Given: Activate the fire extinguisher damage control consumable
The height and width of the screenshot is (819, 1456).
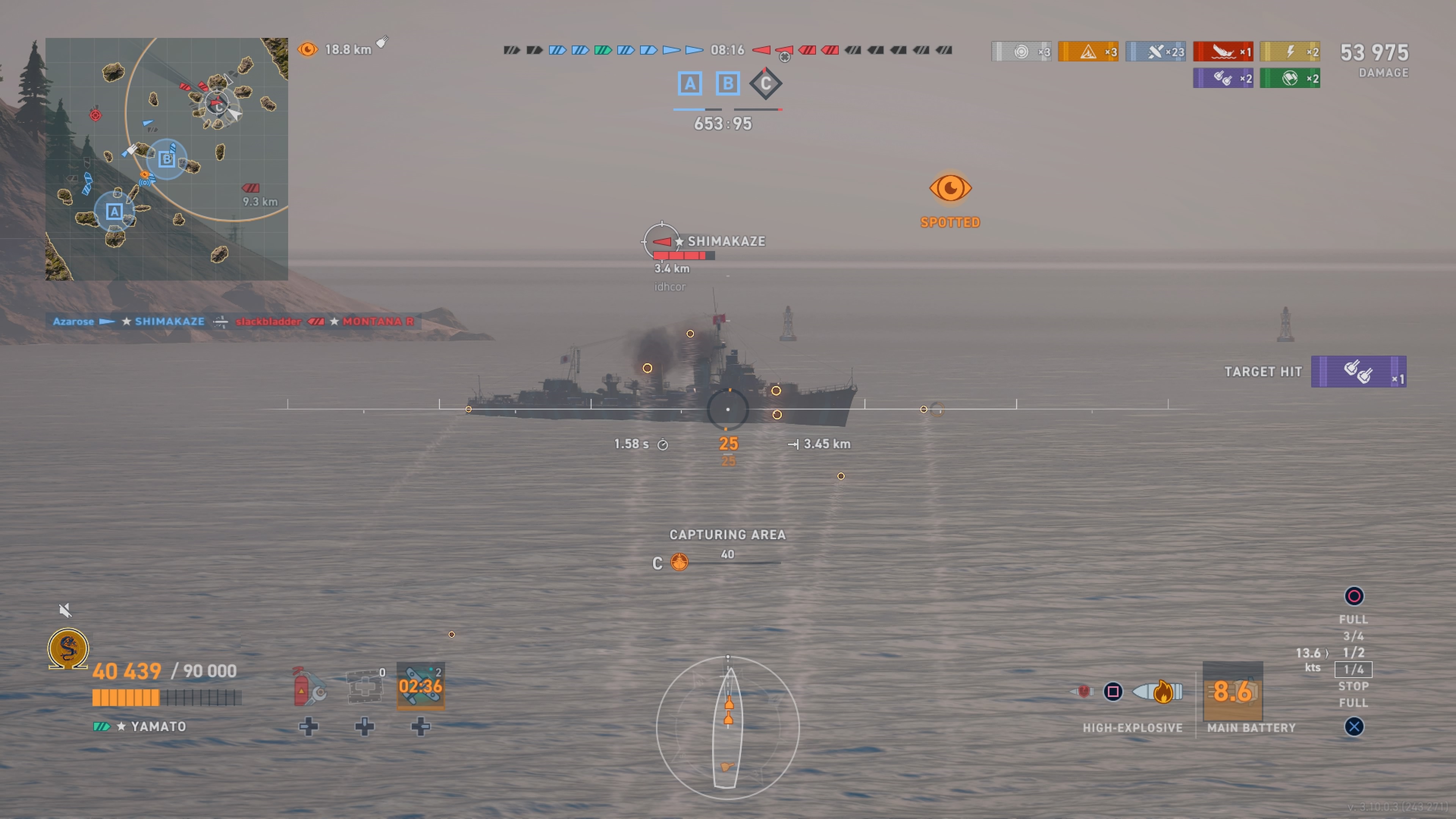Looking at the screenshot, I should tap(308, 687).
